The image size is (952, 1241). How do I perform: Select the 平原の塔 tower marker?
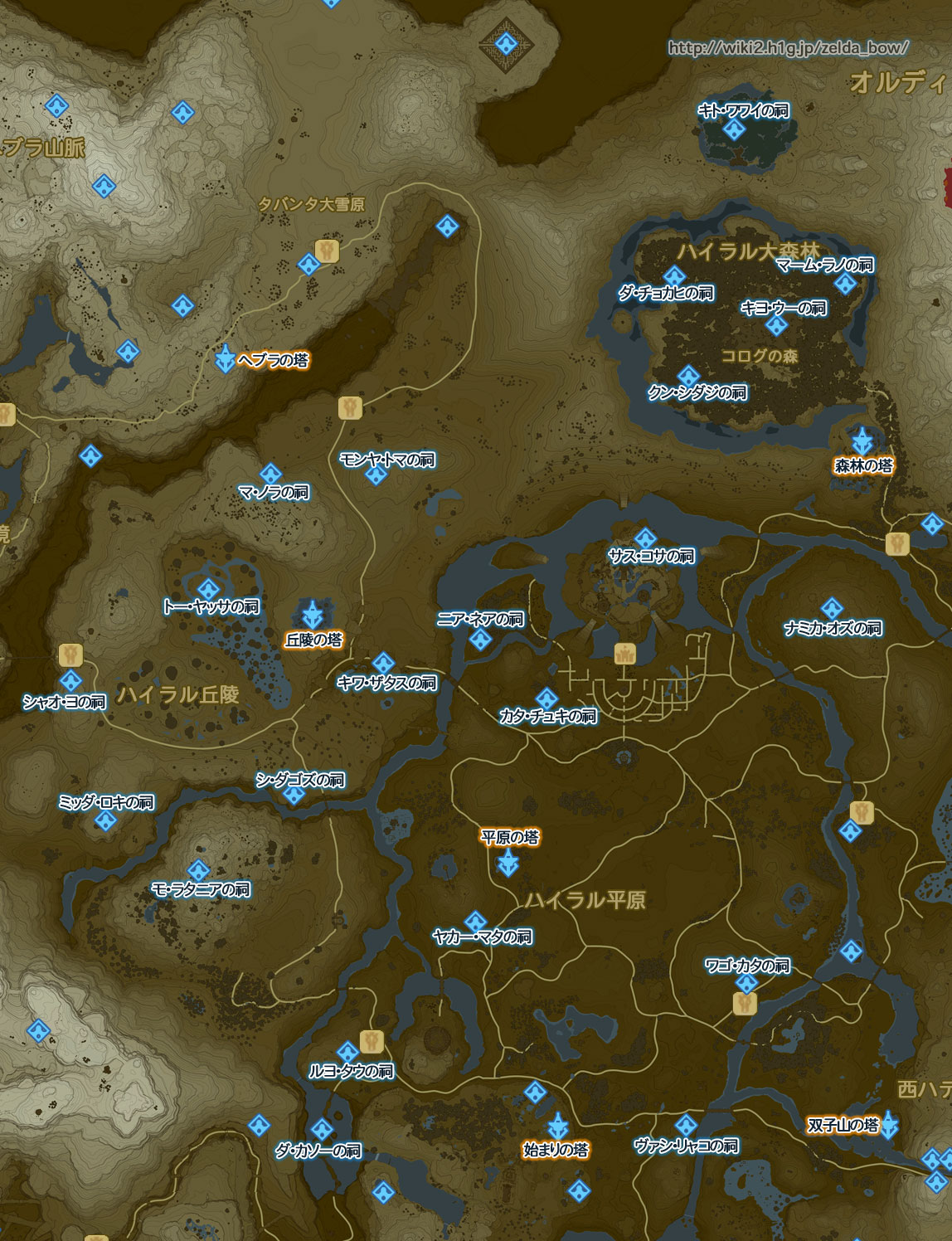pyautogui.click(x=508, y=864)
